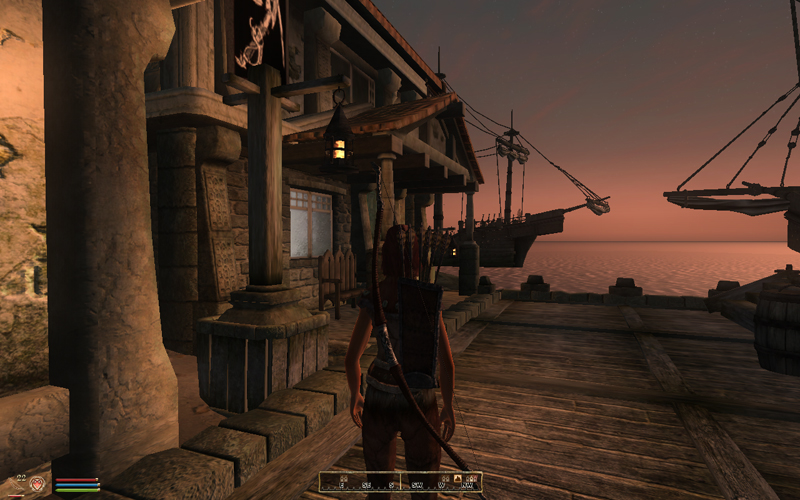The width and height of the screenshot is (800, 500).
Task: Select the orange highlighted compass marker
Action: (x=457, y=478)
